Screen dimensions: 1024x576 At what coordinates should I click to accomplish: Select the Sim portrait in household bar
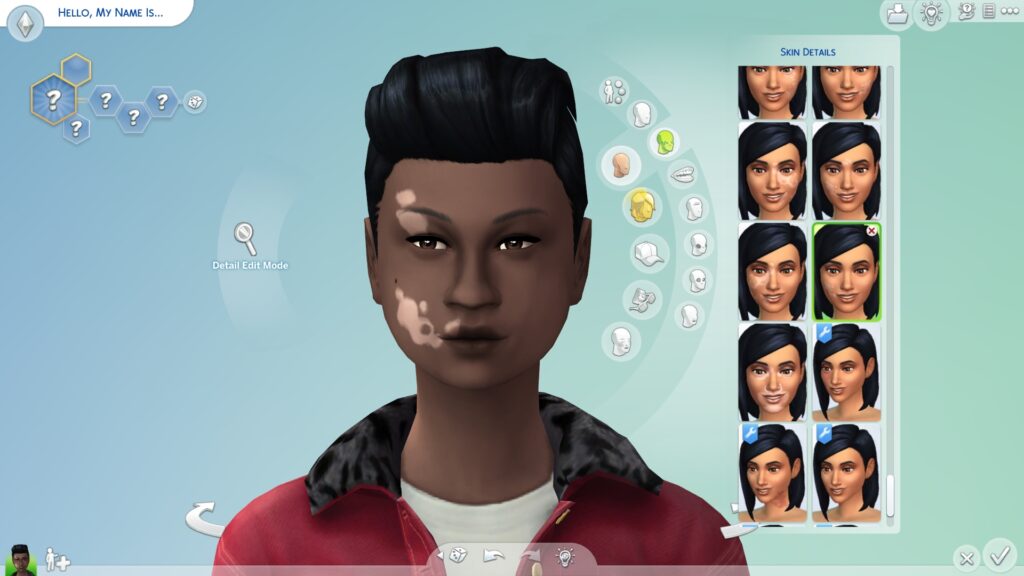point(21,558)
